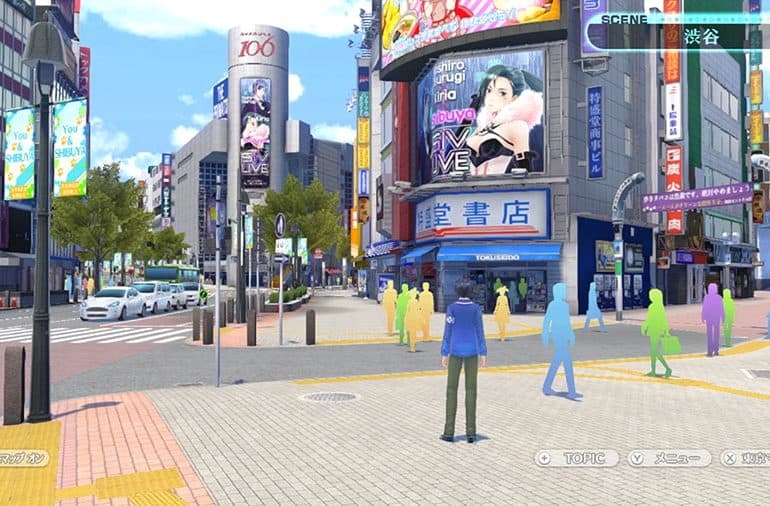Image resolution: width=770 pixels, height=506 pixels.
Task: Open the メニュー menu button
Action: click(670, 458)
